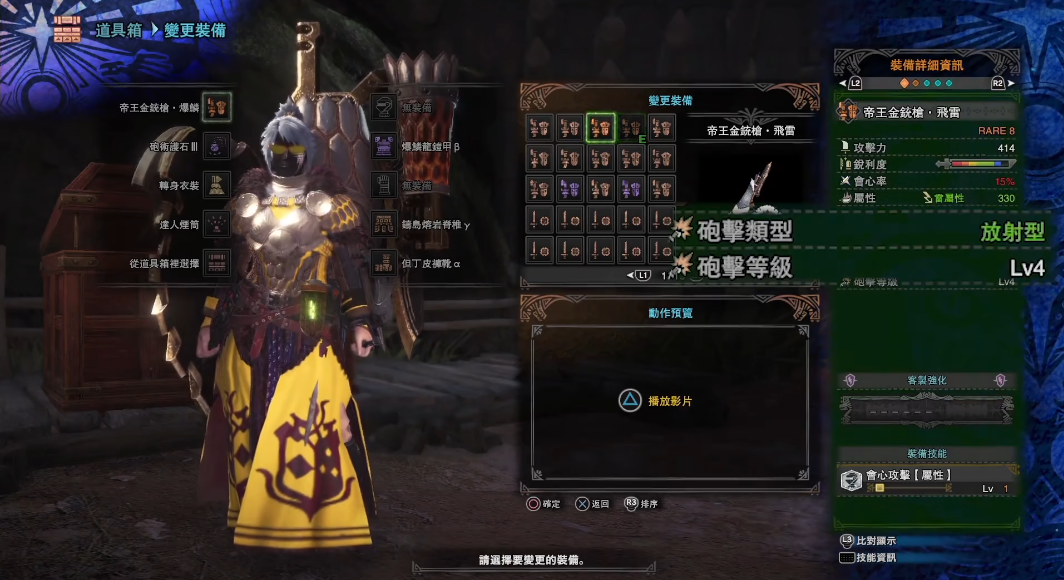Open the 從道具箱裡選擇 item box option

217,263
